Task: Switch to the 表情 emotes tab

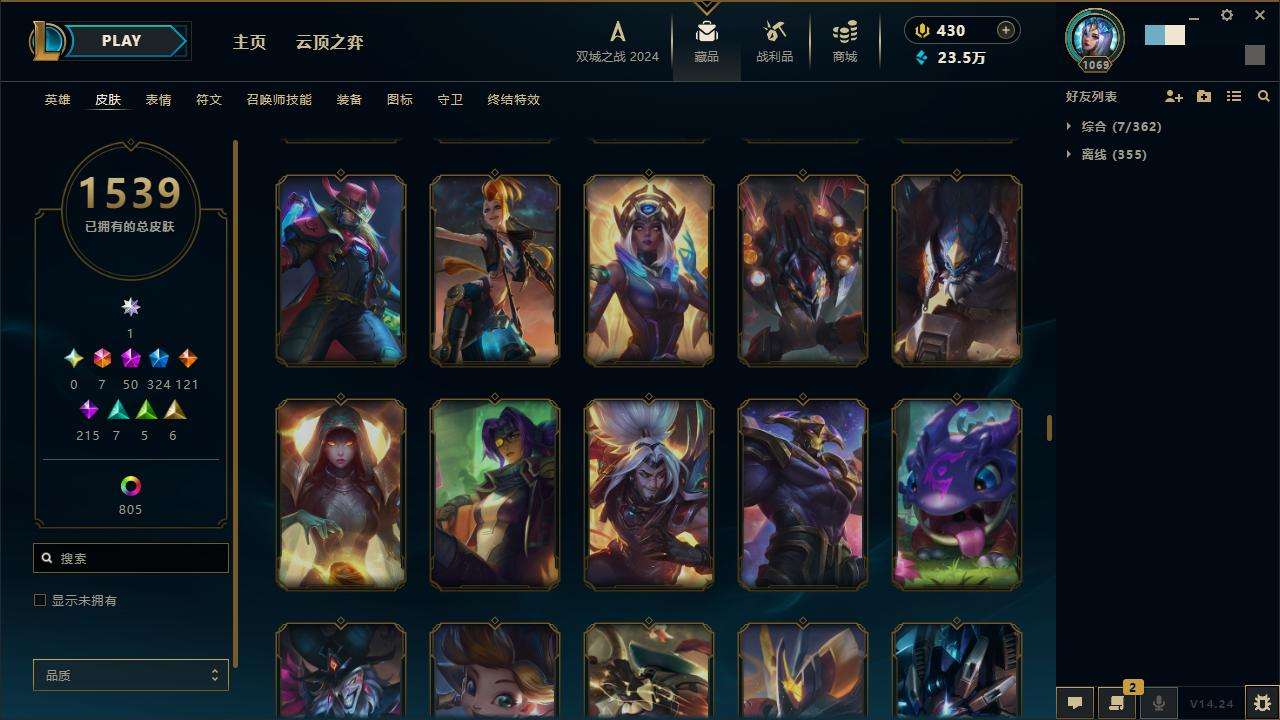Action: pyautogui.click(x=158, y=100)
